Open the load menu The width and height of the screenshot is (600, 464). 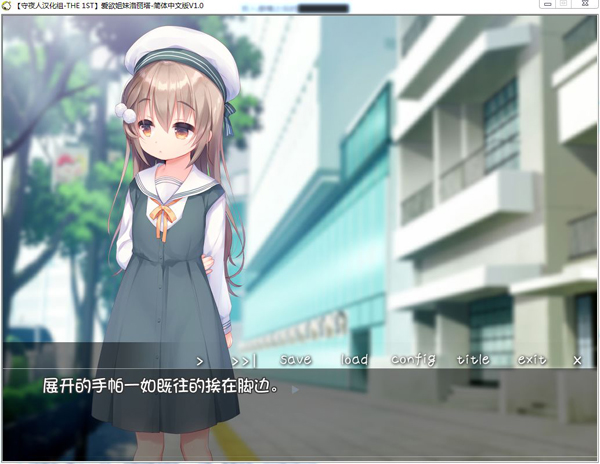(x=354, y=360)
